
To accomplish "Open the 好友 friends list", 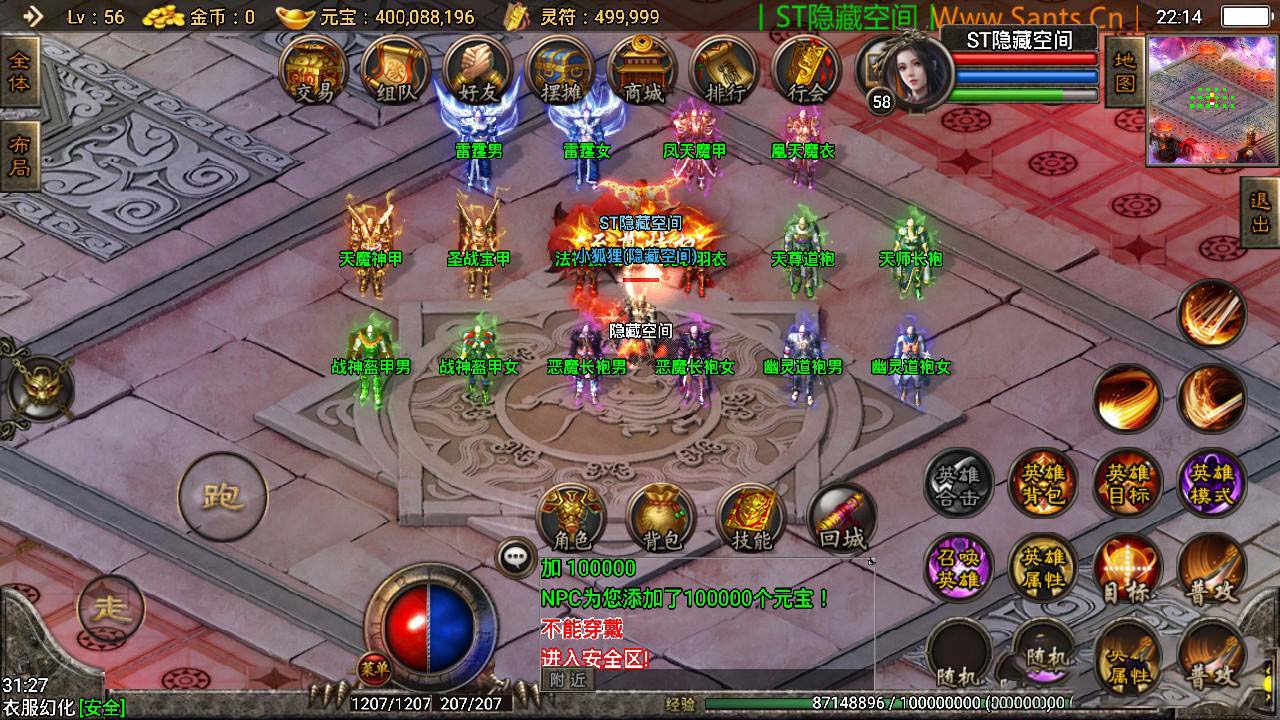I will pos(478,72).
